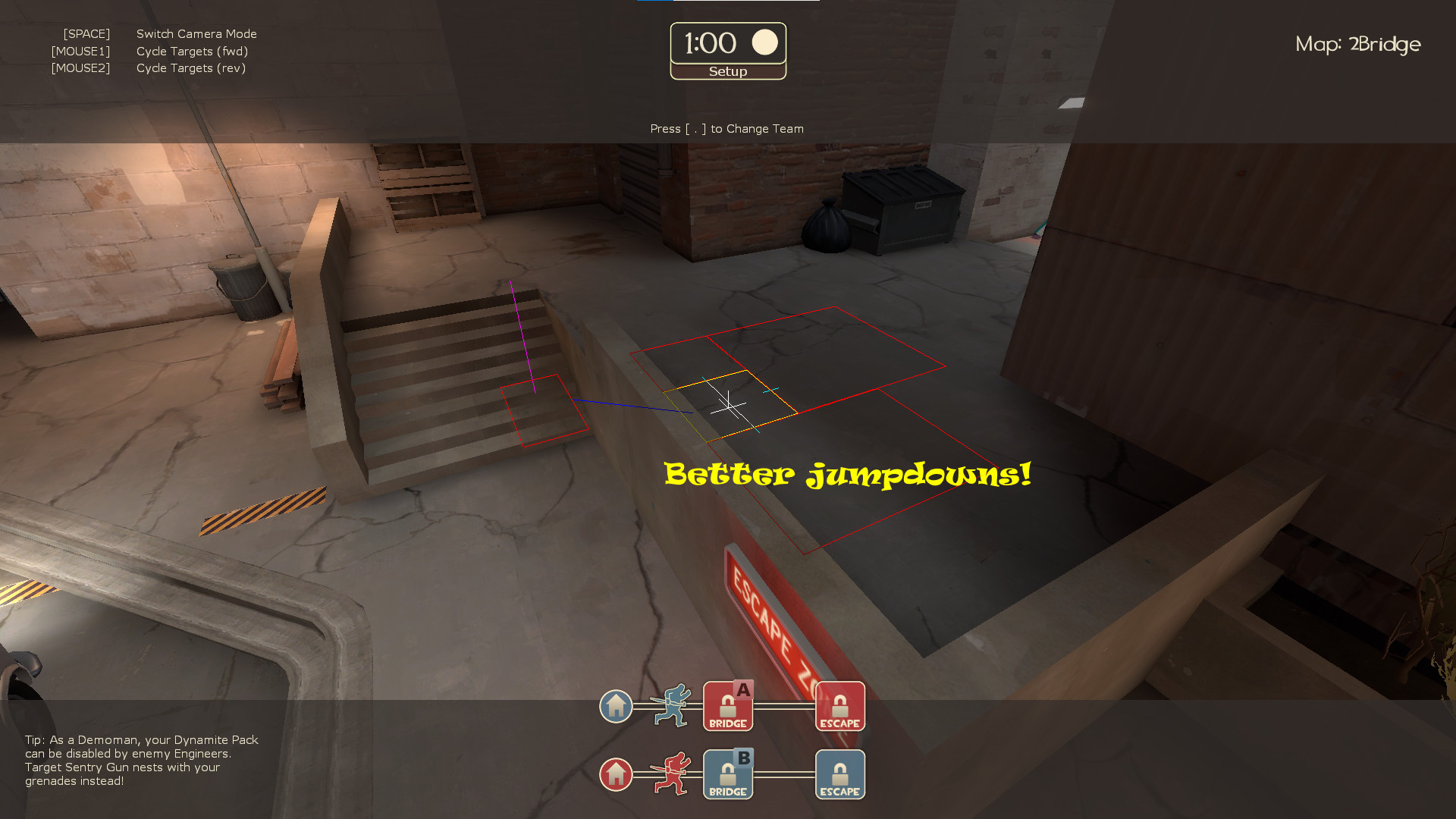The height and width of the screenshot is (819, 1456).
Task: Open the BLU objective track line
Action: tap(785, 706)
